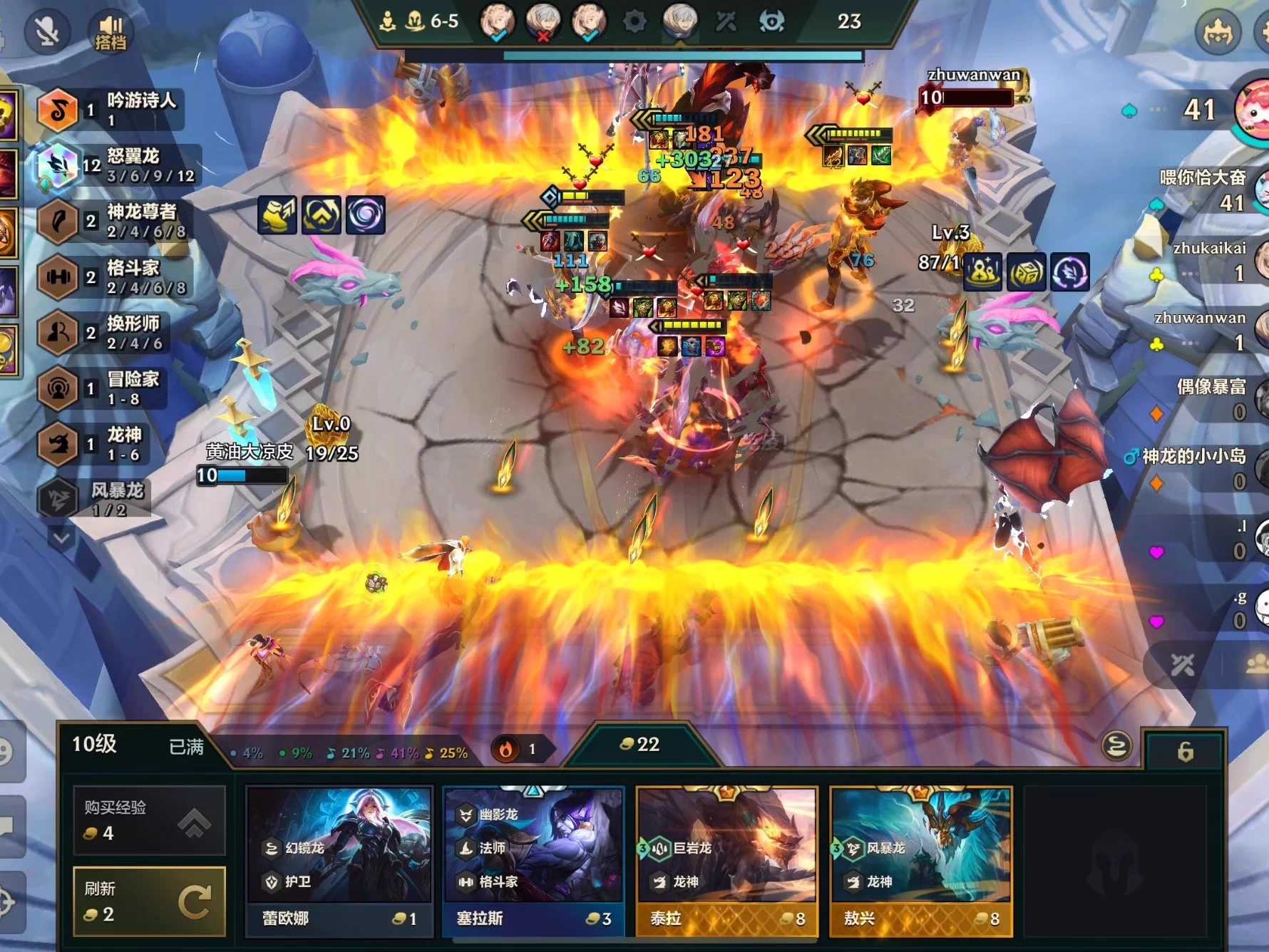Viewport: 1269px width, 952px height.
Task: Open the crossed swords combat panel
Action: pyautogui.click(x=1182, y=666)
